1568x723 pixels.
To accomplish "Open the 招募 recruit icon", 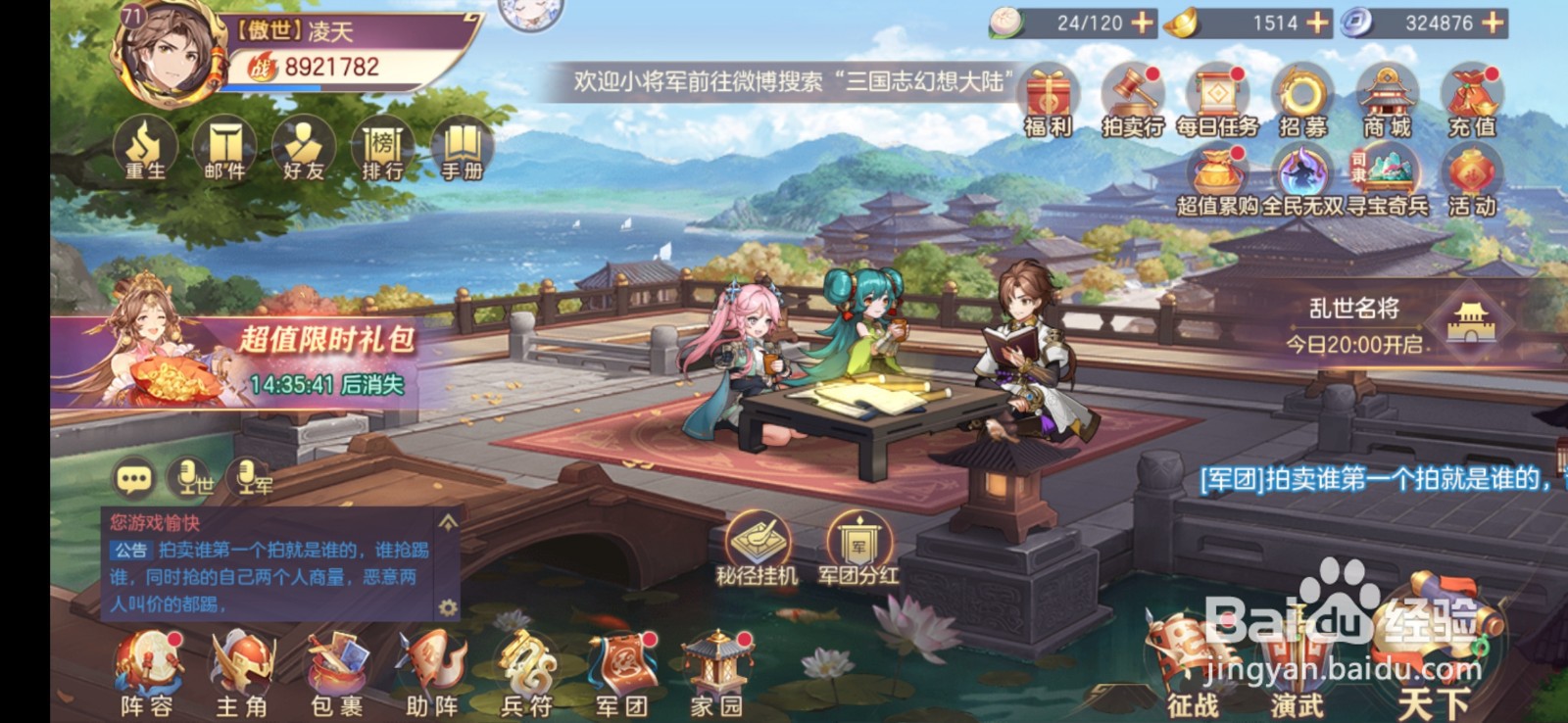I will pos(1303,98).
